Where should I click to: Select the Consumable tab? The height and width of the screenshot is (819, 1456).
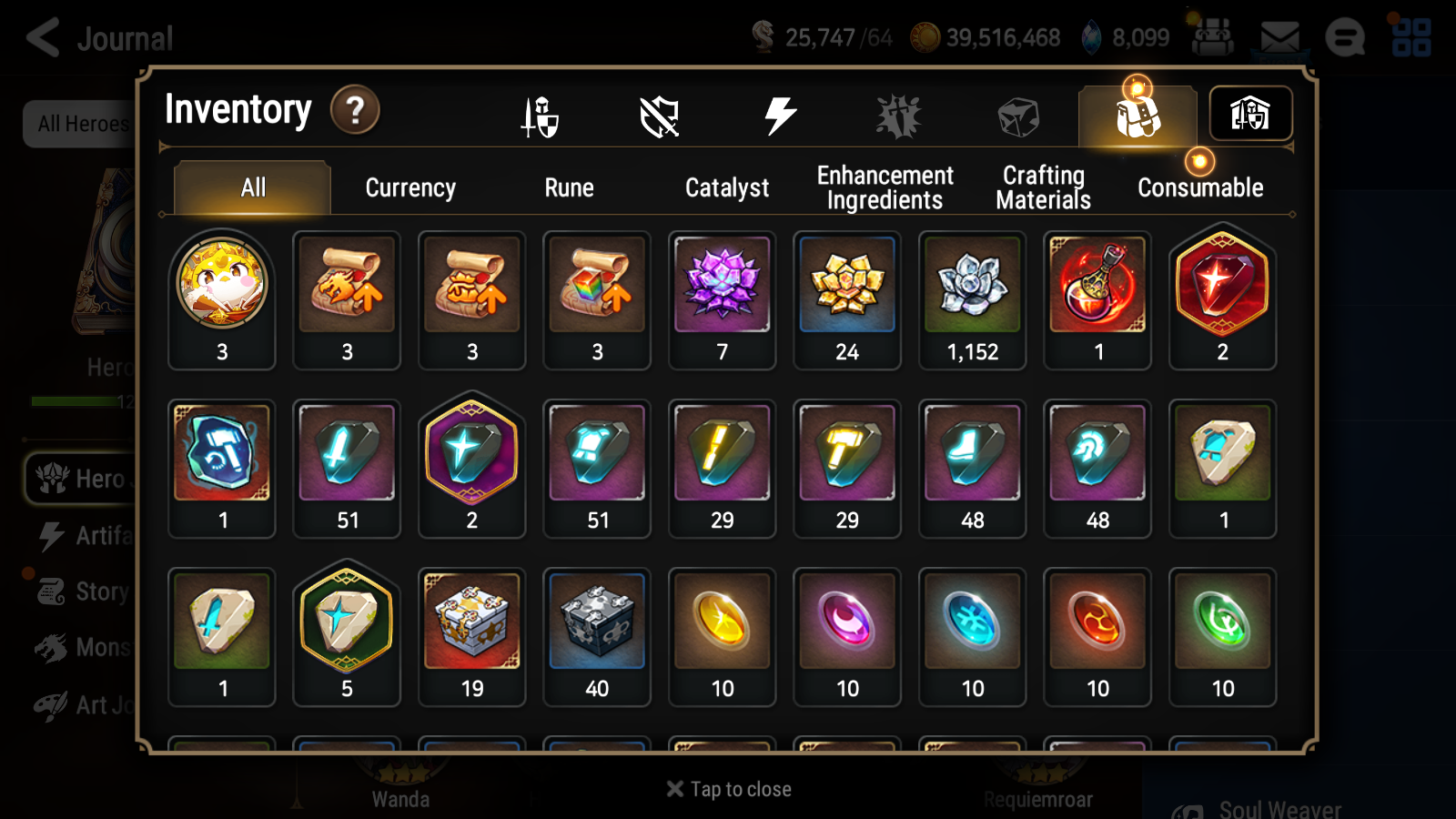pyautogui.click(x=1199, y=188)
